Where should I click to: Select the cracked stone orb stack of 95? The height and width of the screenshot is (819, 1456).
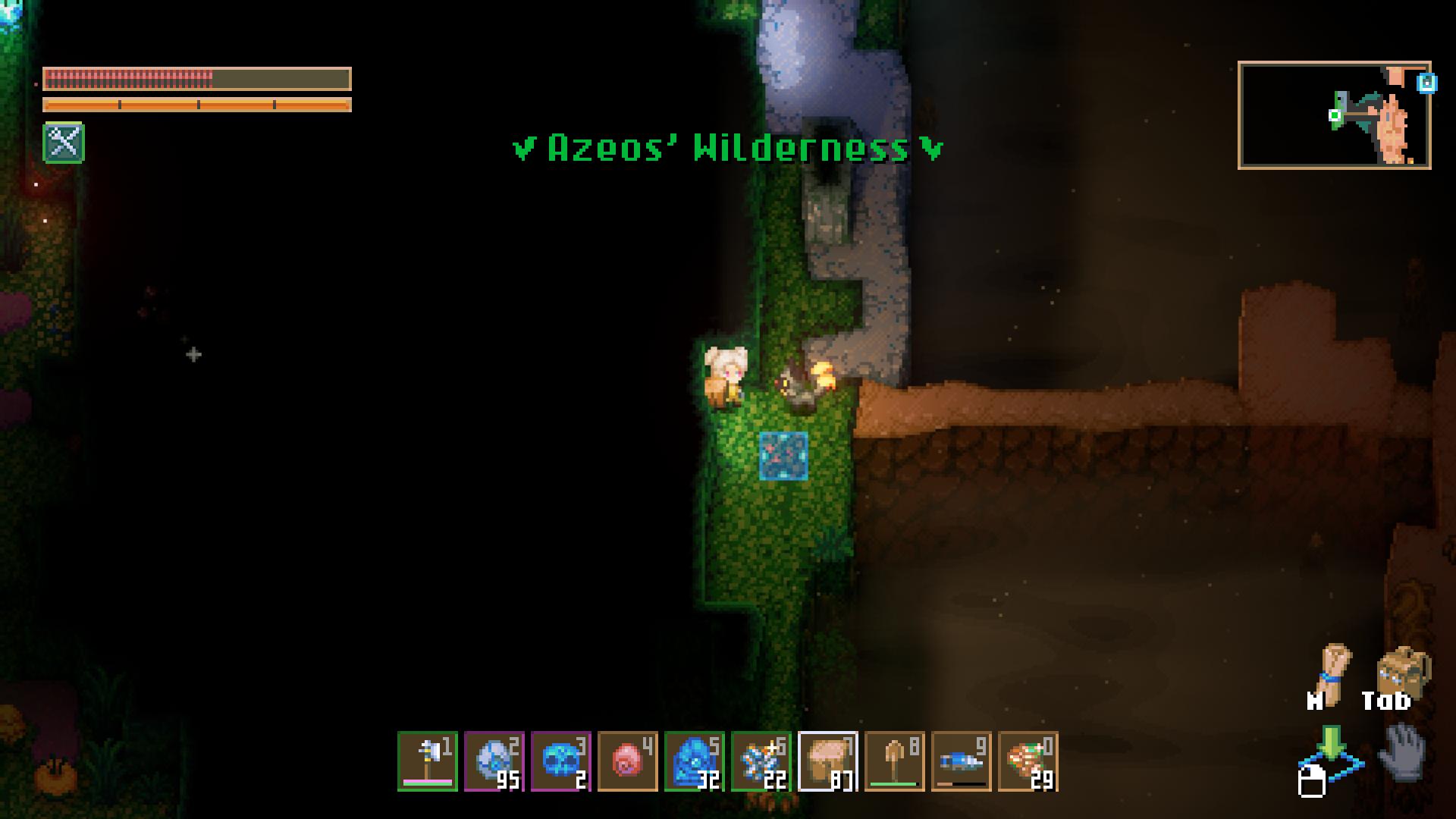coord(494,761)
